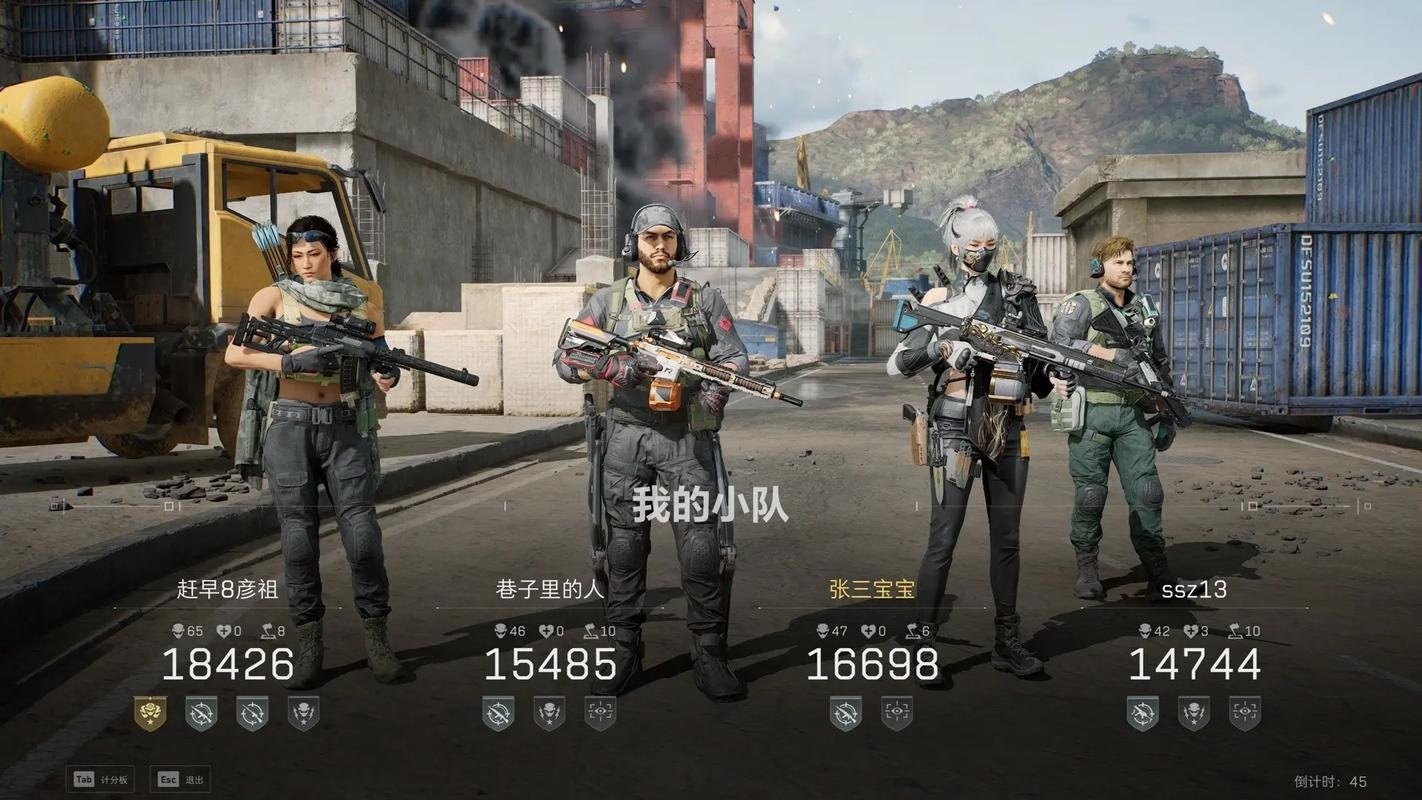Inspect ssz13's skull-and-lightning badge
The image size is (1422, 800).
[1194, 713]
